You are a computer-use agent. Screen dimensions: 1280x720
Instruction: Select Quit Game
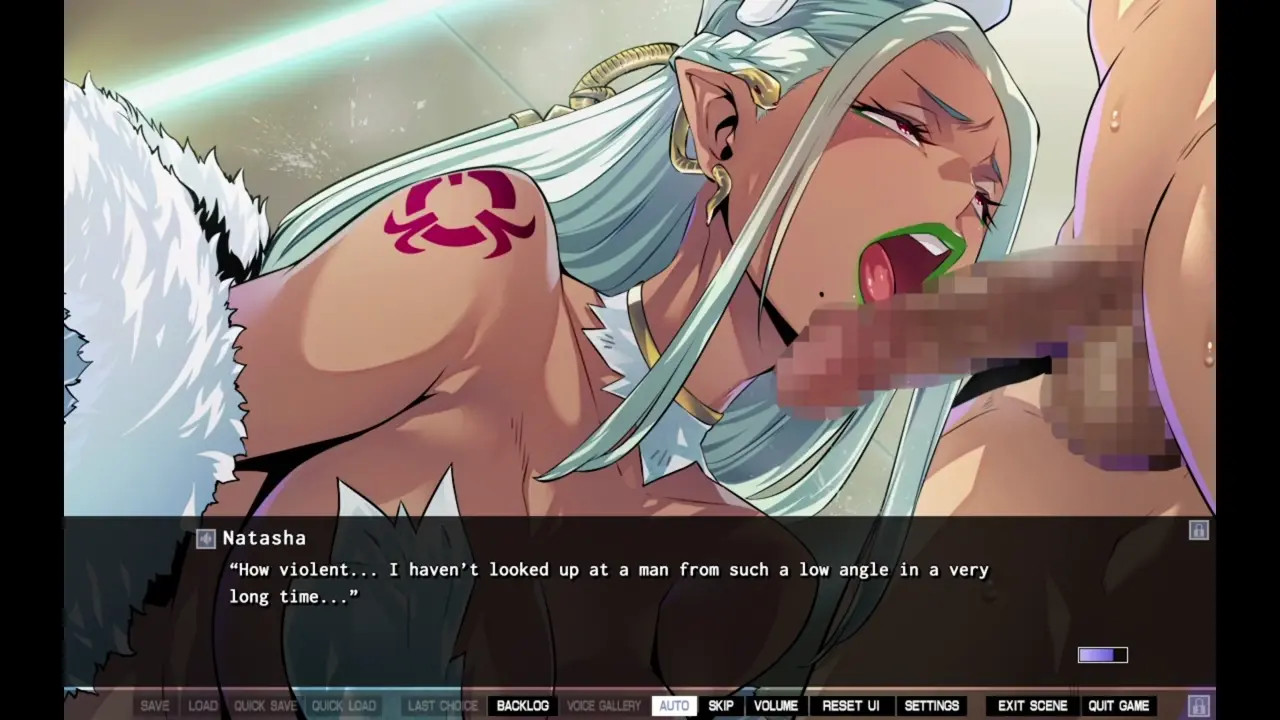(1118, 706)
